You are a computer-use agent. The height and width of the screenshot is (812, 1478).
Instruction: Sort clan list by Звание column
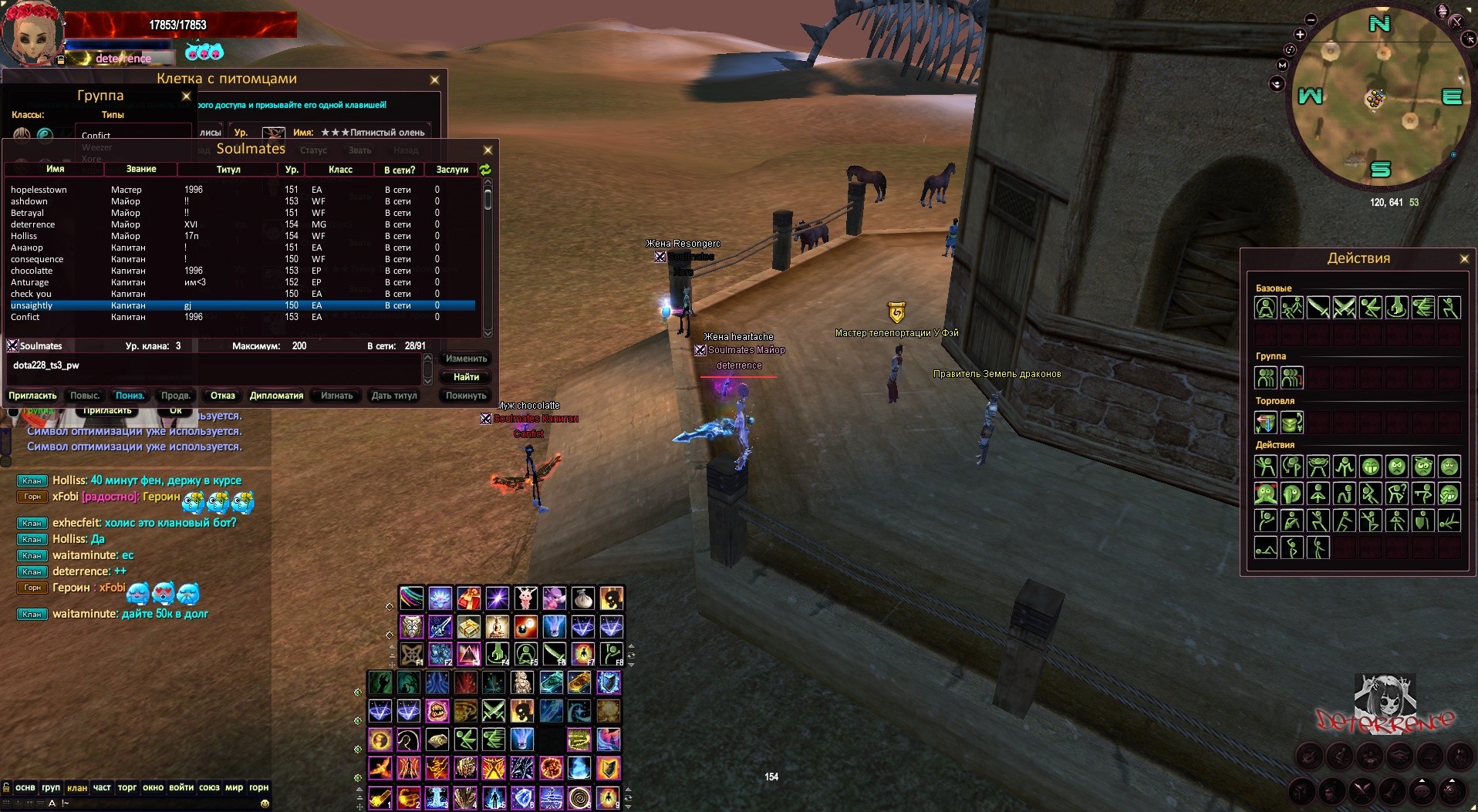[141, 169]
